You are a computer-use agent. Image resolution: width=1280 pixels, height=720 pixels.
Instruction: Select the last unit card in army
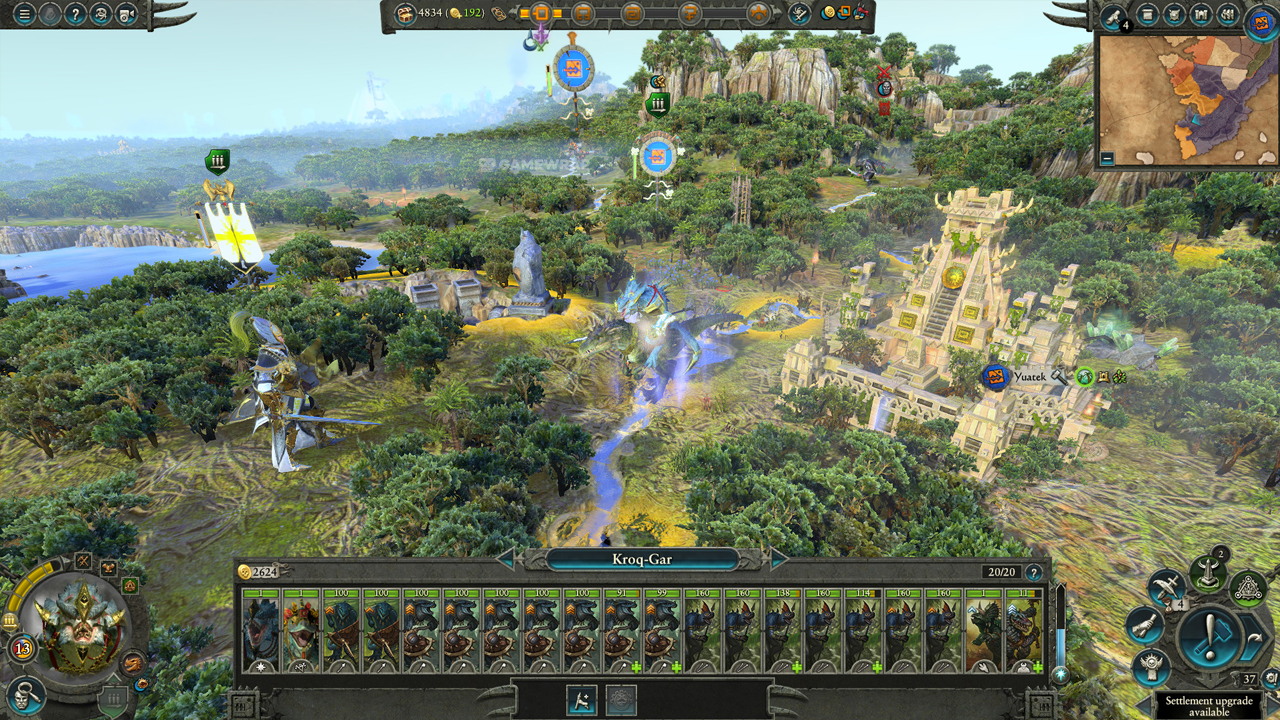coord(1023,631)
